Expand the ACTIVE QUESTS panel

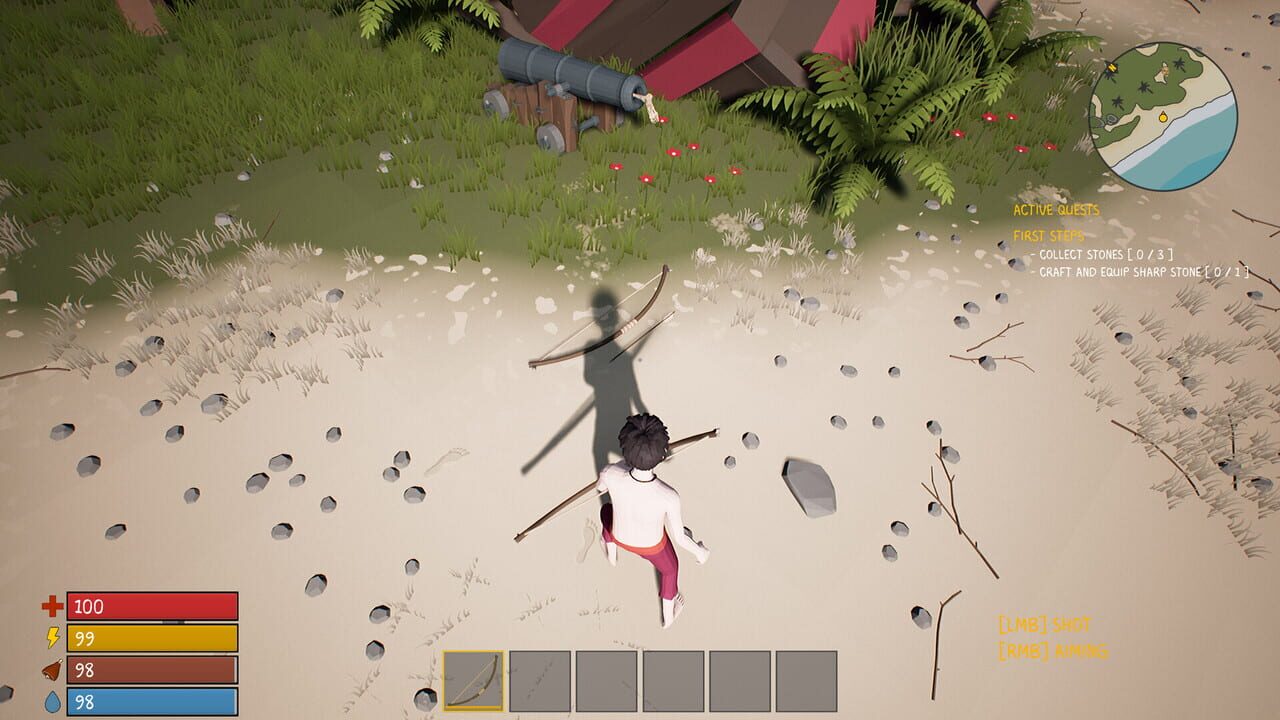1056,211
